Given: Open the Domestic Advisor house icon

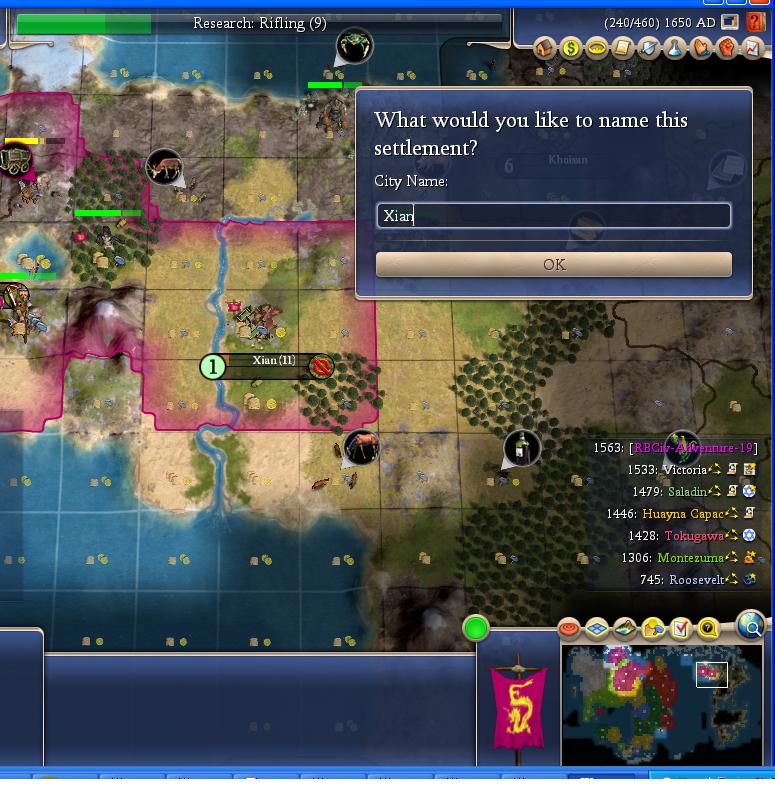Looking at the screenshot, I should click(x=545, y=47).
